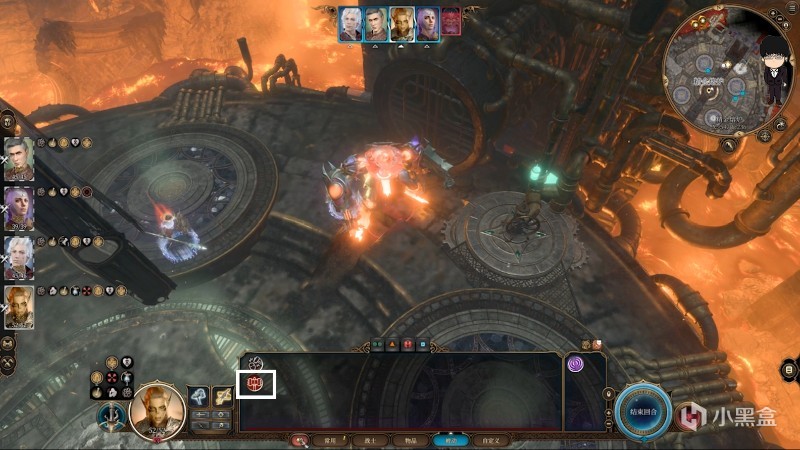Viewport: 800px width, 450px height.
Task: Select the red enemy portrait in turn order
Action: point(451,23)
